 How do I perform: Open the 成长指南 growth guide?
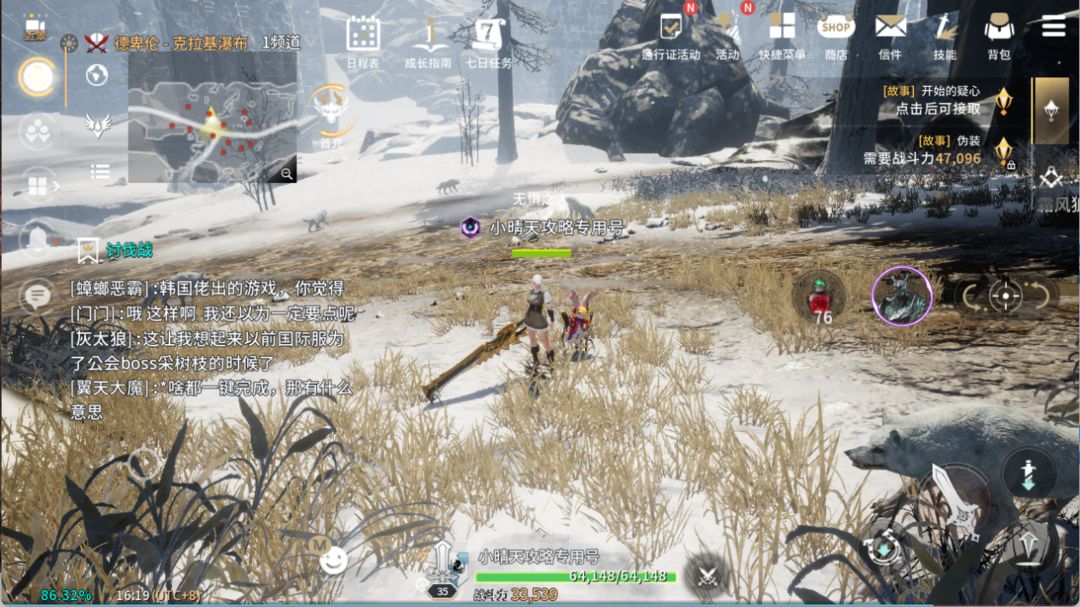(428, 38)
